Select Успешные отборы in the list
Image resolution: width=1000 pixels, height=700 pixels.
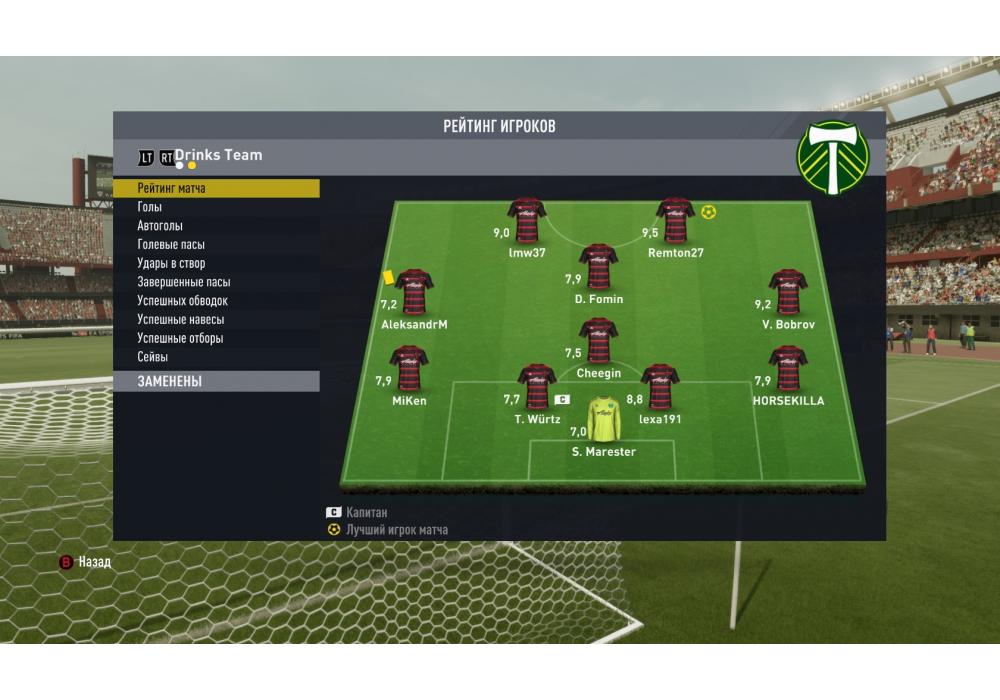[x=180, y=338]
